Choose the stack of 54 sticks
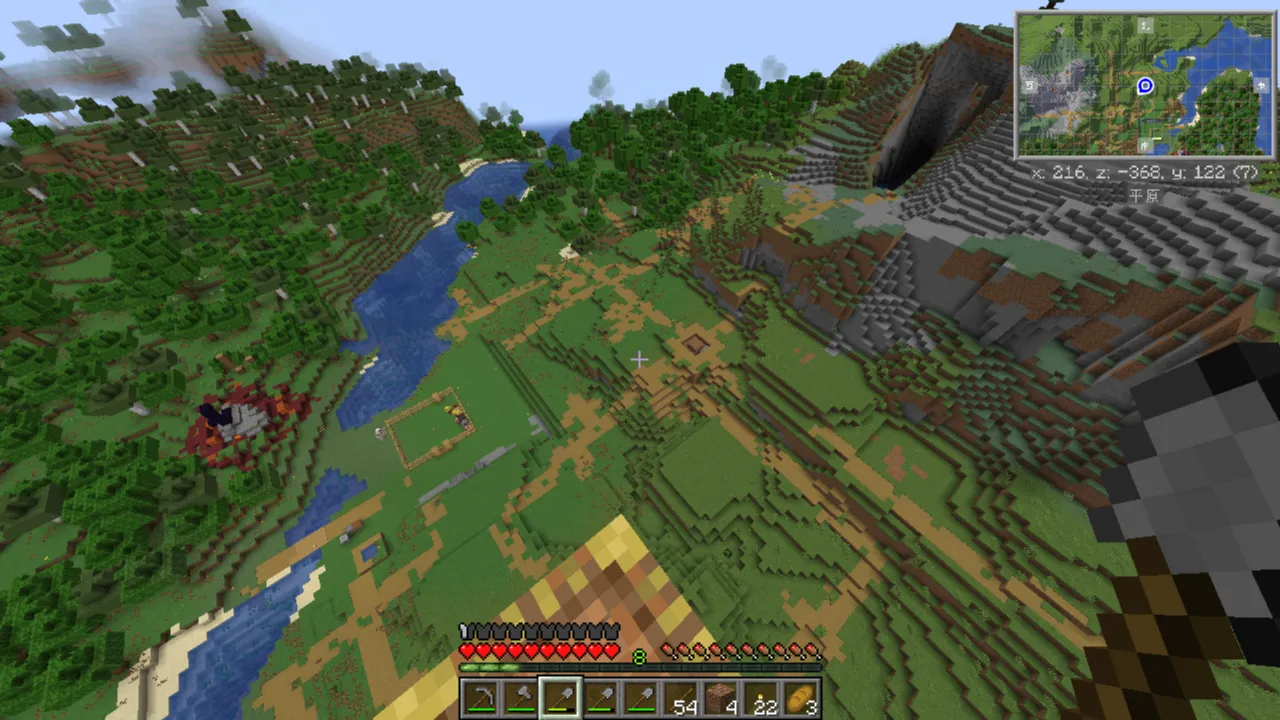The width and height of the screenshot is (1280, 720). (x=682, y=698)
